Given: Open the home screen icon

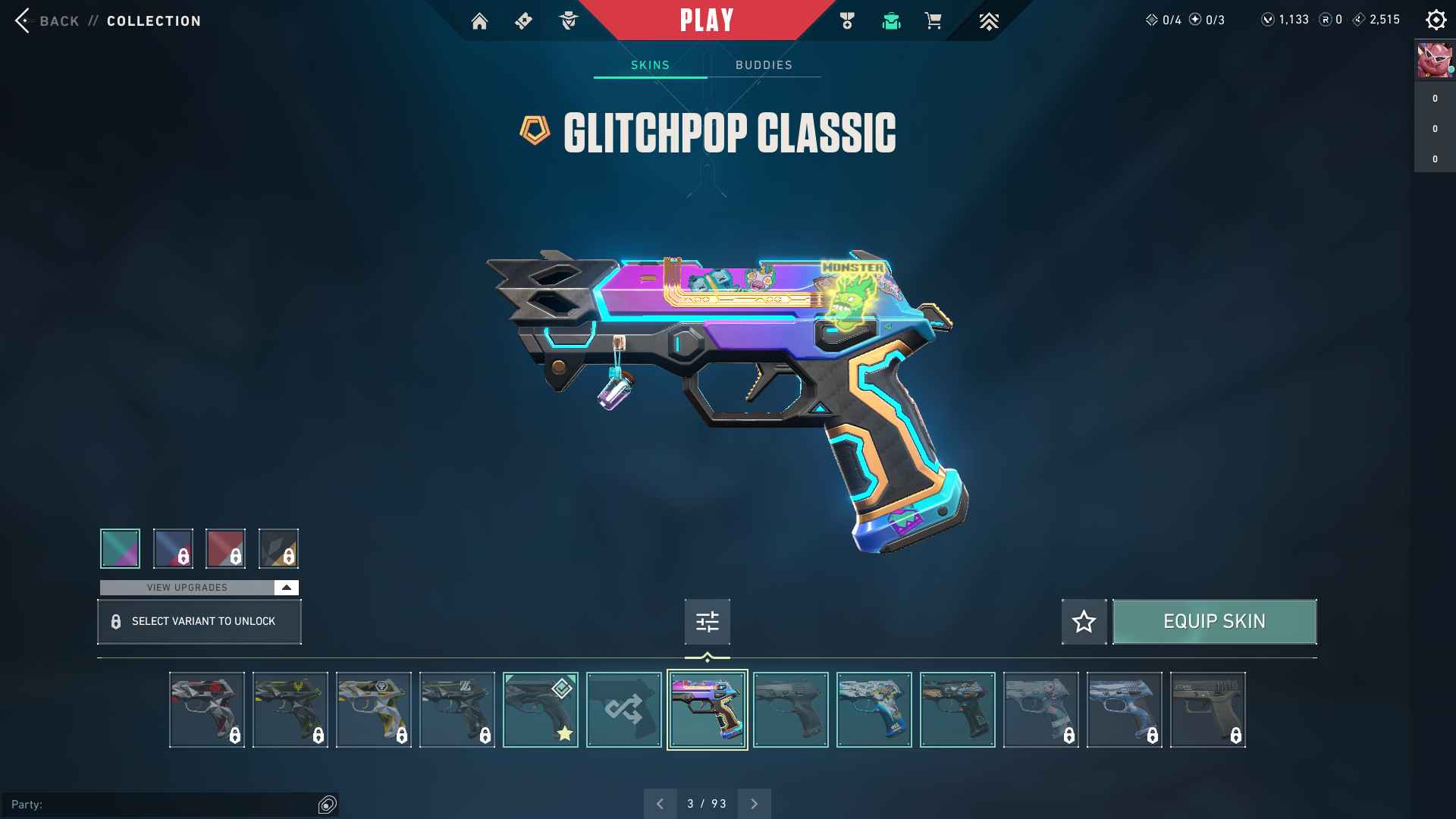Looking at the screenshot, I should pos(479,21).
